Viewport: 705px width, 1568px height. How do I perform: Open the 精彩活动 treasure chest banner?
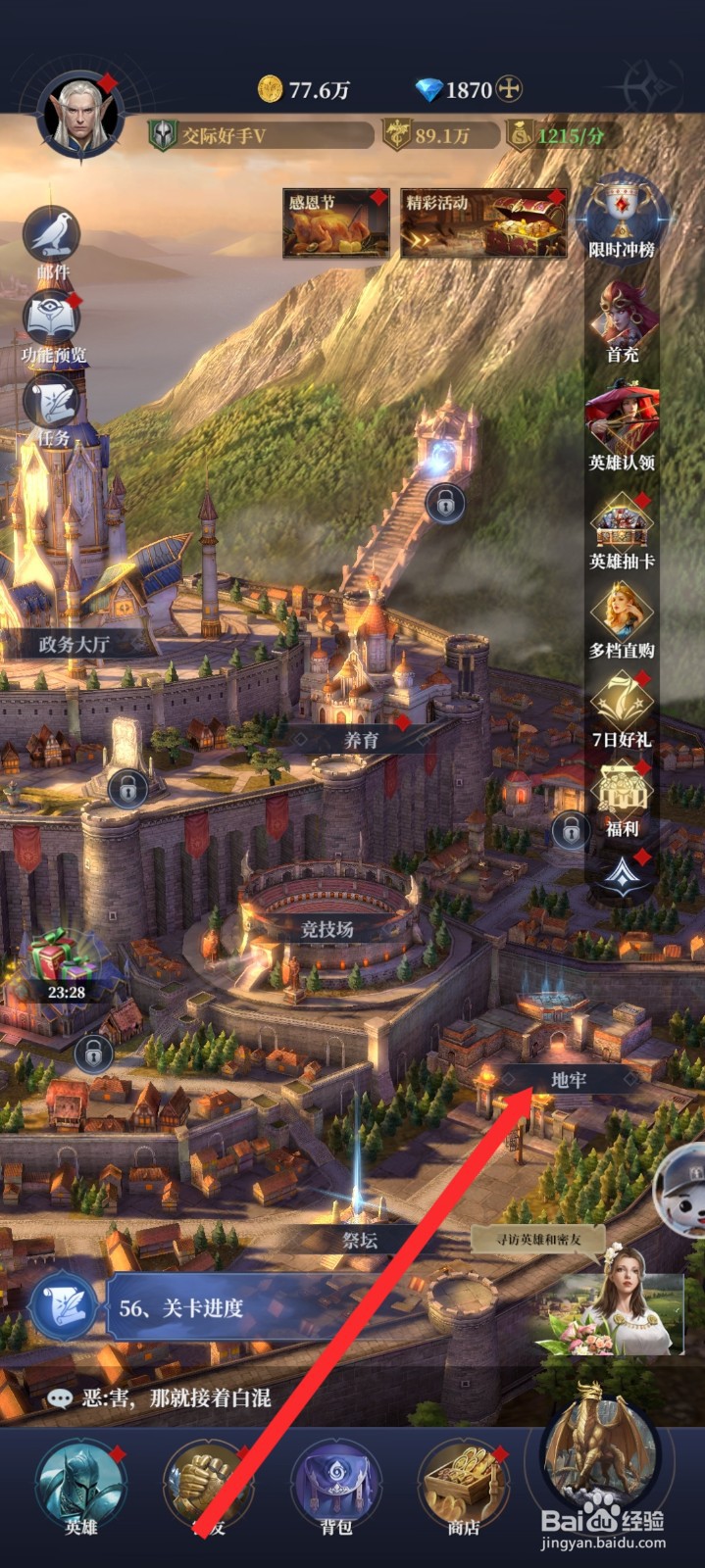point(483,224)
